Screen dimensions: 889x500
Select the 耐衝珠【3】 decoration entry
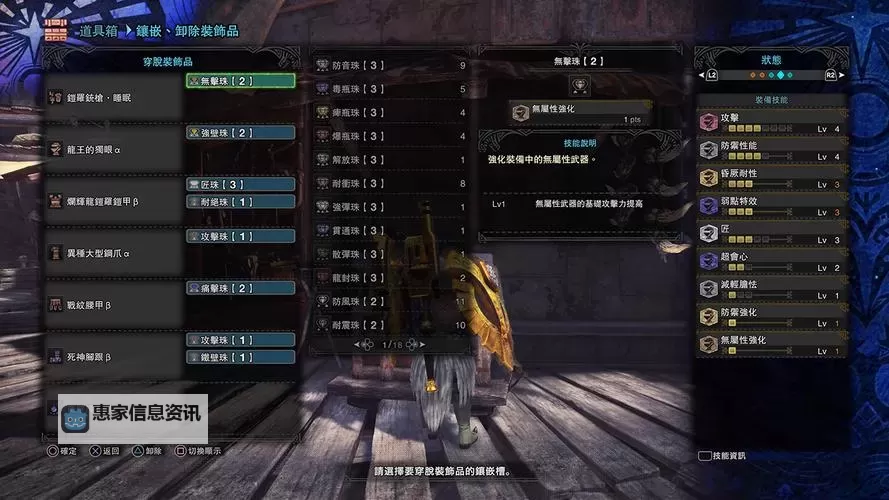(392, 183)
